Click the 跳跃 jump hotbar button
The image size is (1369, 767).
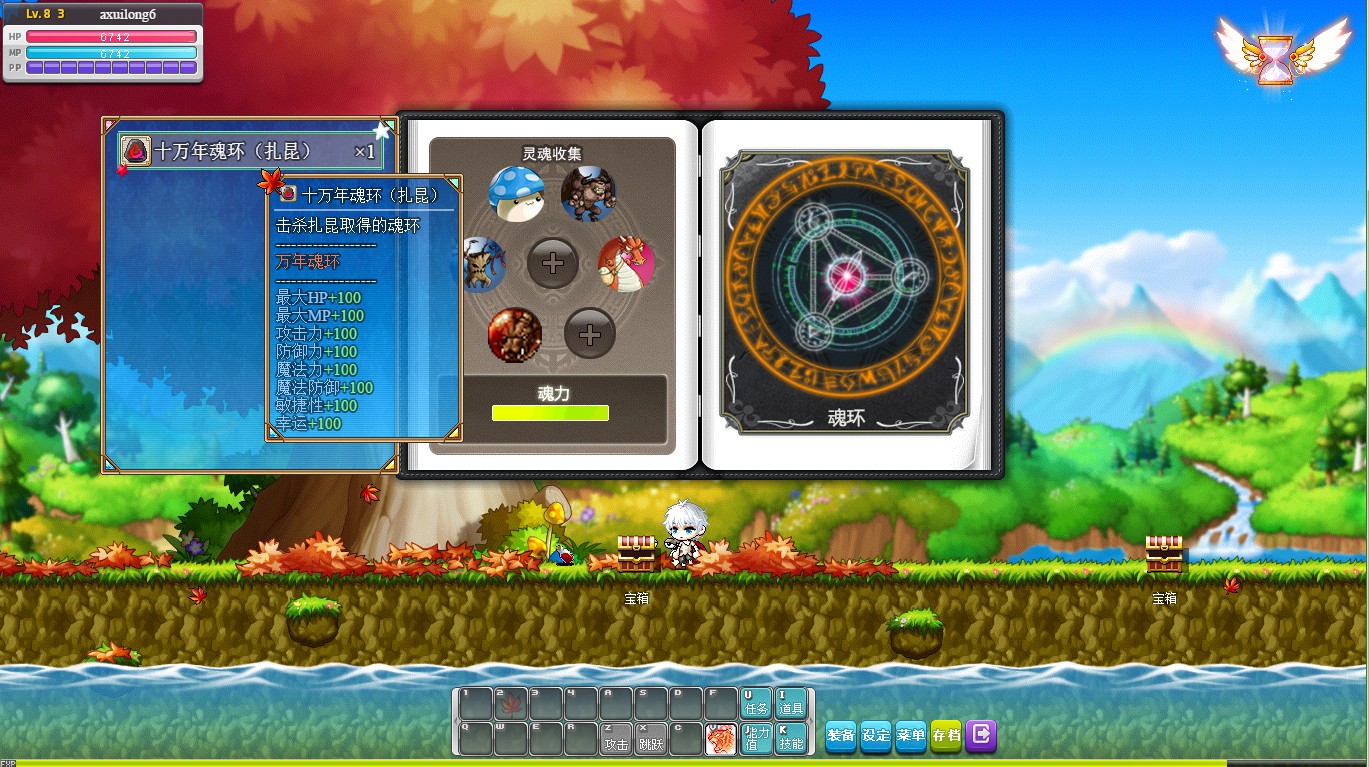(x=652, y=738)
